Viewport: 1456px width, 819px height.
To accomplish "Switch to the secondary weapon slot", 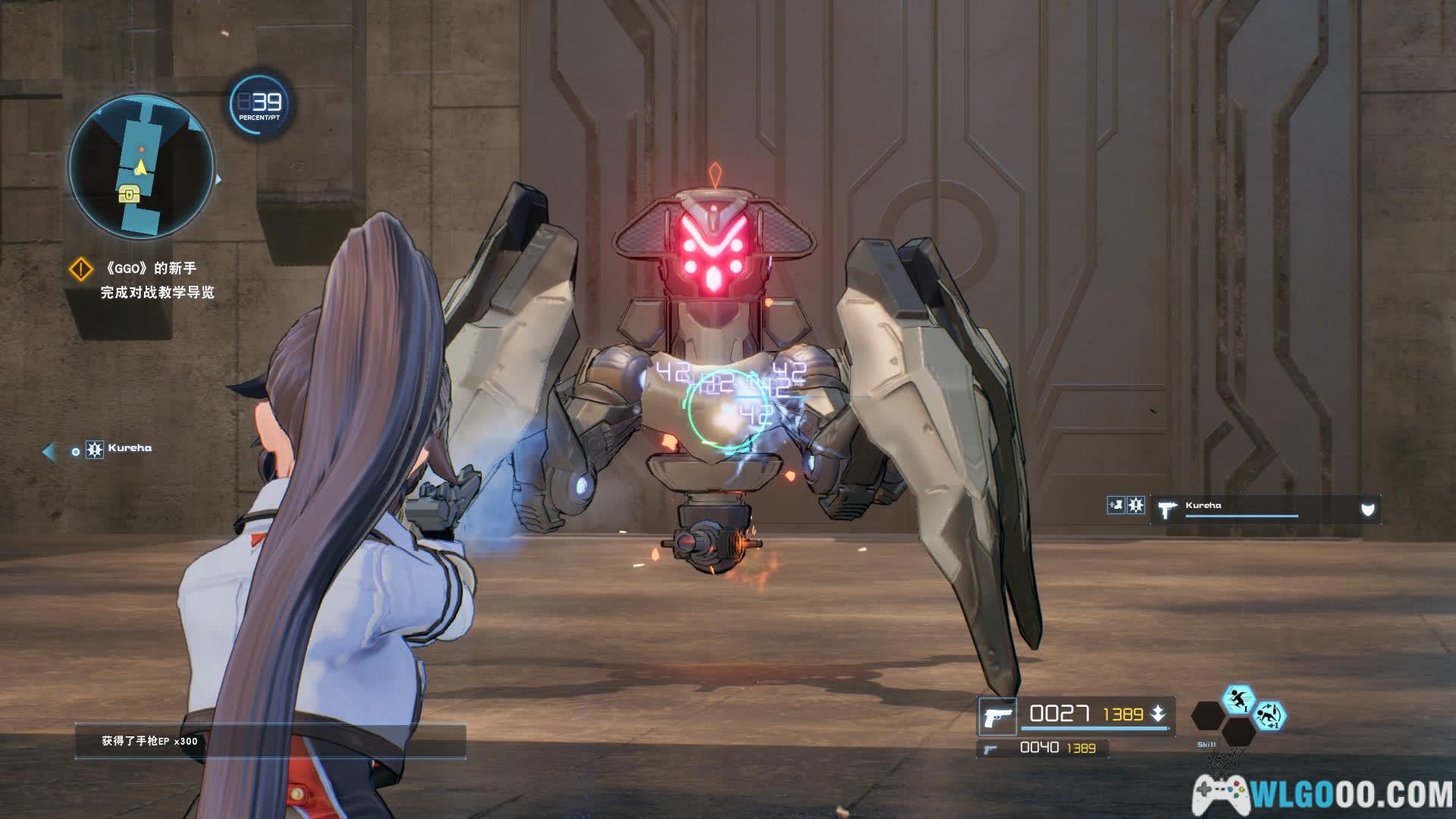I will point(1042,748).
